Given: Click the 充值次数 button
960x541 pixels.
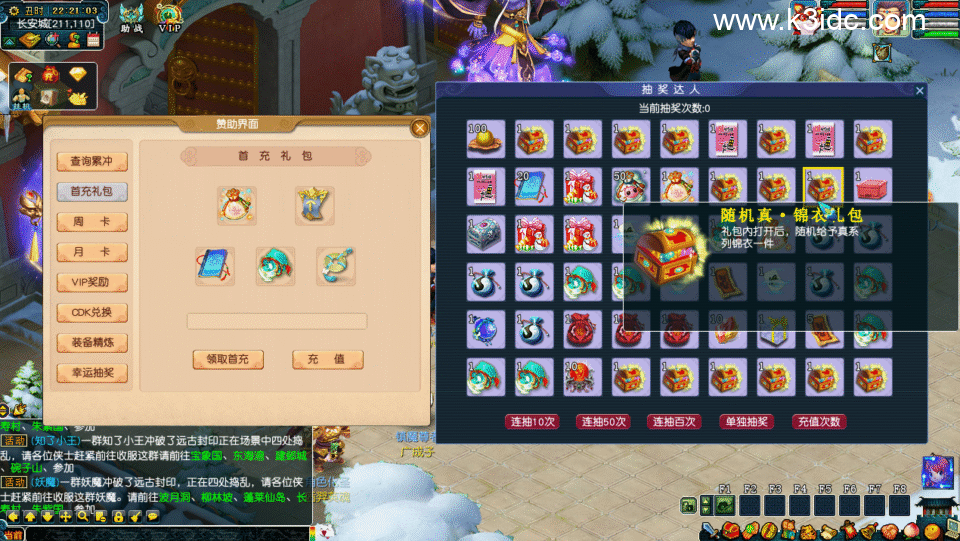Looking at the screenshot, I should 818,421.
